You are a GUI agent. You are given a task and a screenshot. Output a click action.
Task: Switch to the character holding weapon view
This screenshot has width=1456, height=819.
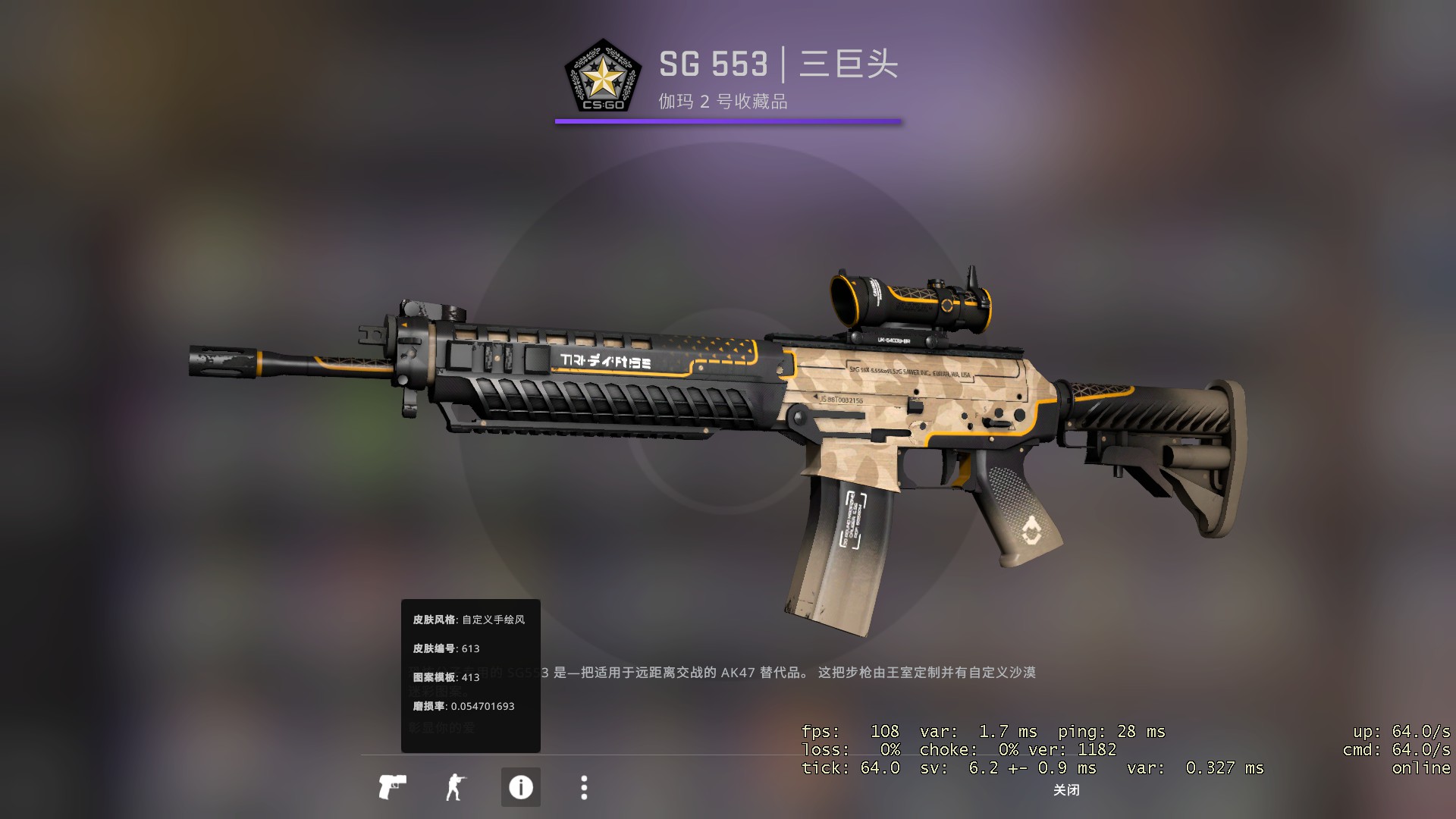click(x=455, y=787)
